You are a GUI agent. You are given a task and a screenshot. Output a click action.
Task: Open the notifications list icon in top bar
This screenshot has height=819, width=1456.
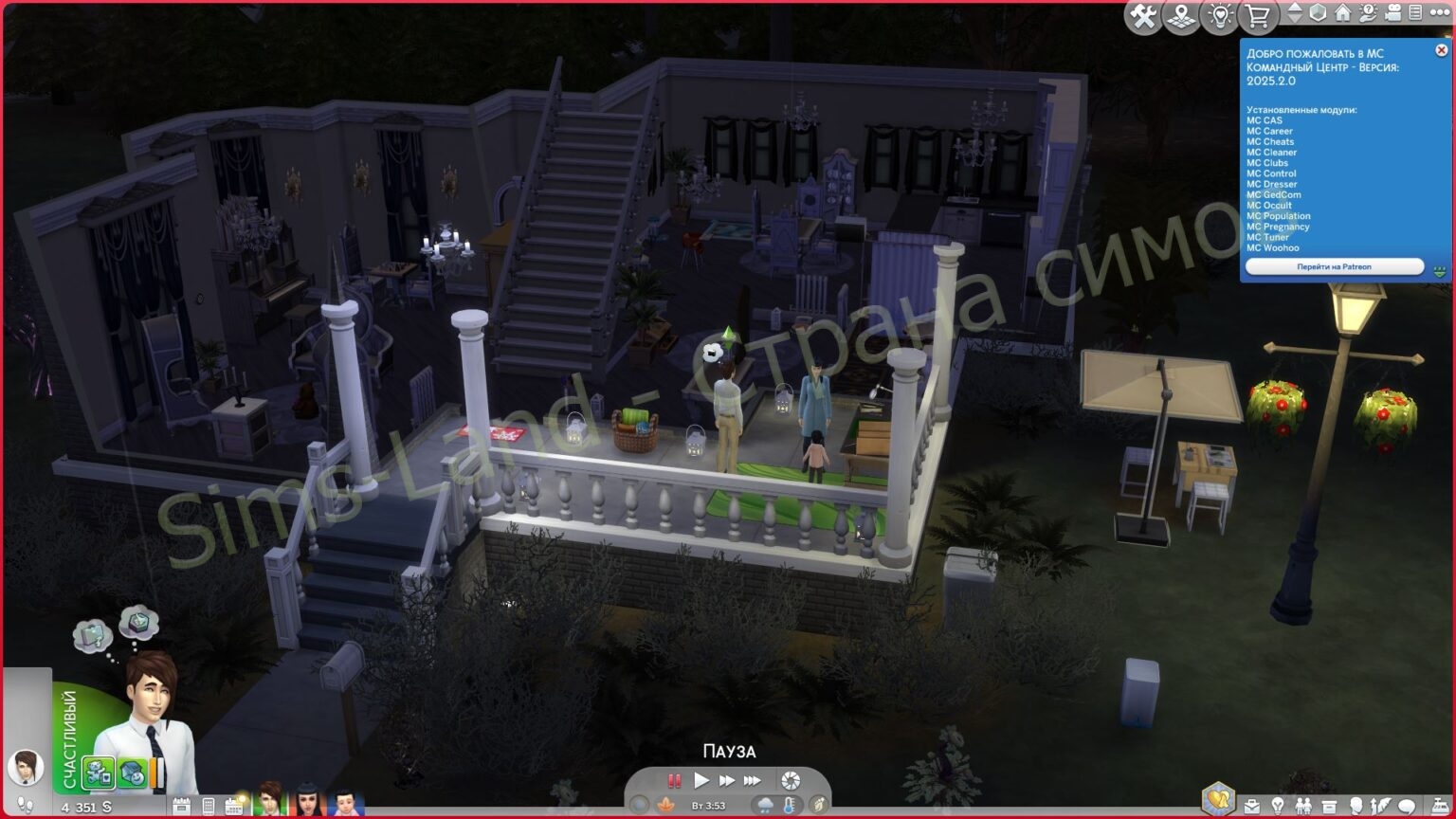pyautogui.click(x=1417, y=13)
